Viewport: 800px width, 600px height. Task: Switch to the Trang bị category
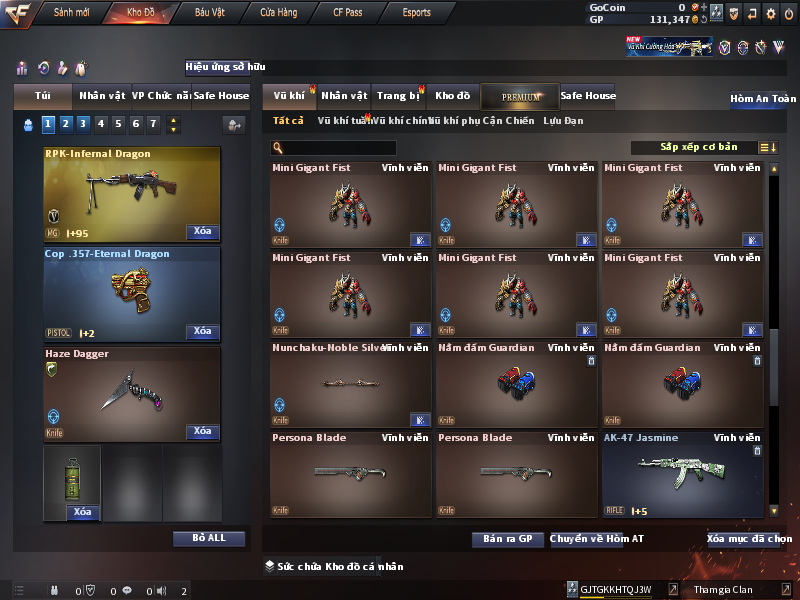tap(398, 96)
